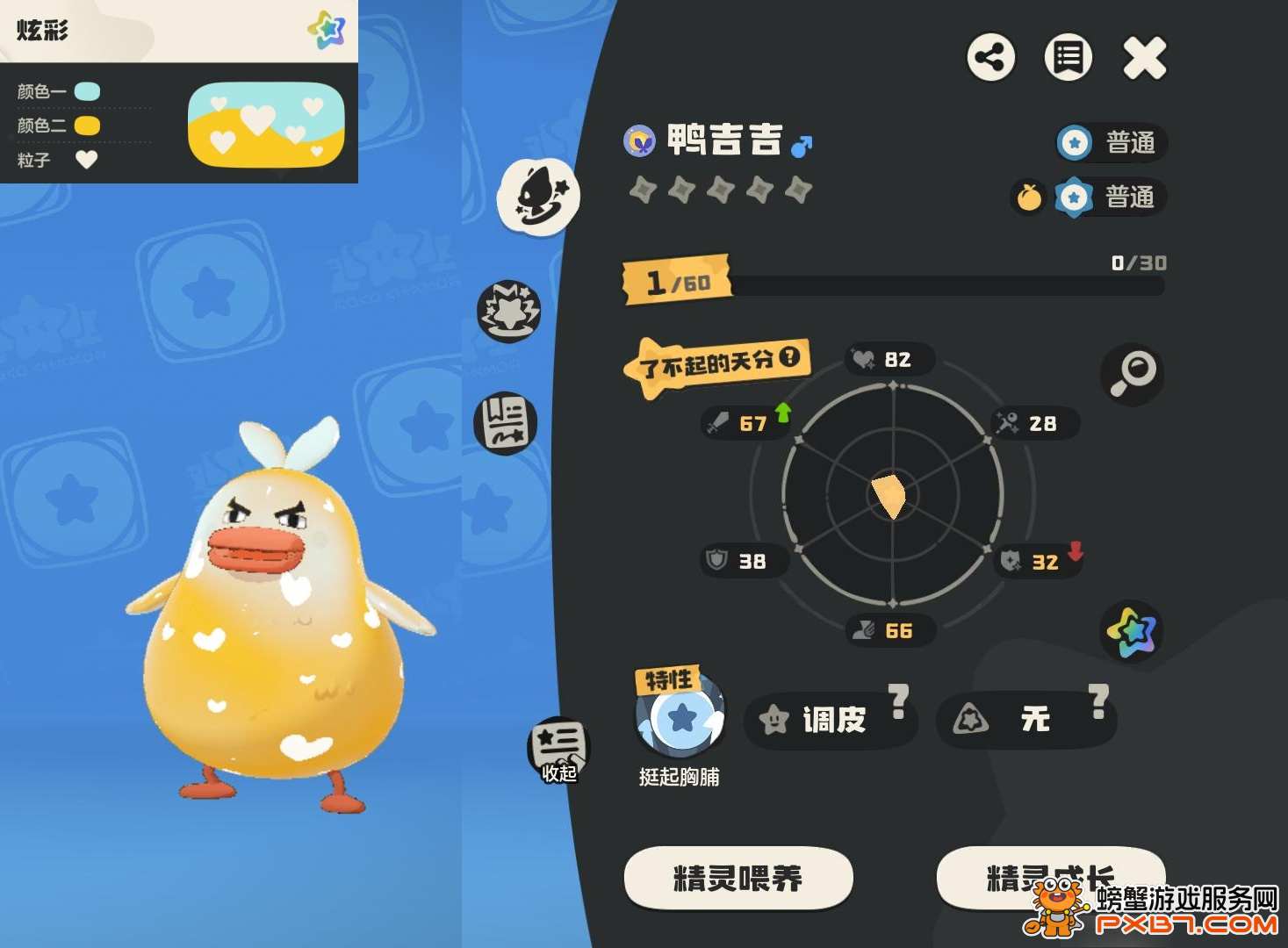Viewport: 1288px width, 948px height.
Task: Click the orange fruit icon beside 普通 badge
Action: [x=1028, y=198]
